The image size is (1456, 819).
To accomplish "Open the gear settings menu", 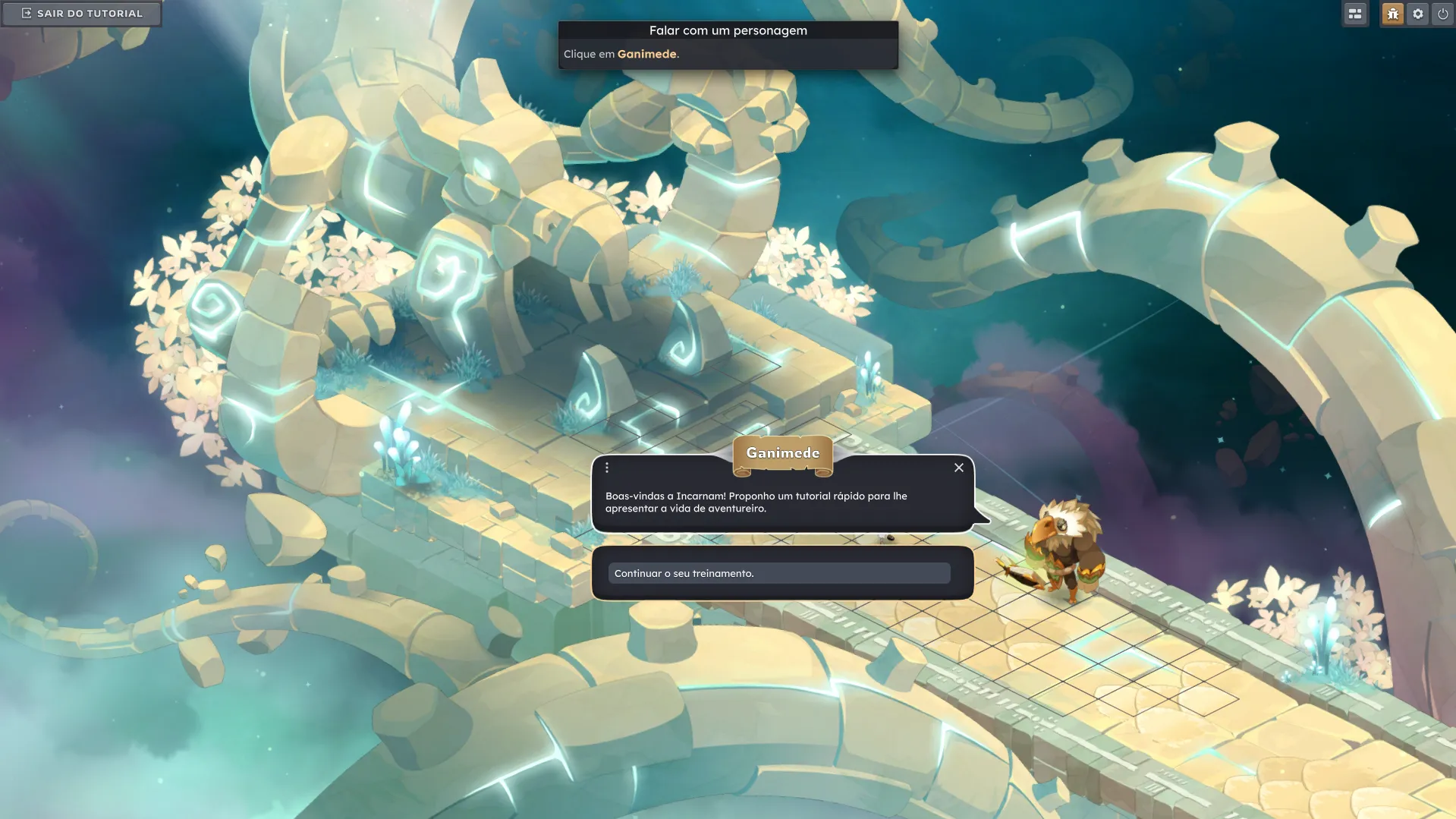I will tap(1417, 14).
